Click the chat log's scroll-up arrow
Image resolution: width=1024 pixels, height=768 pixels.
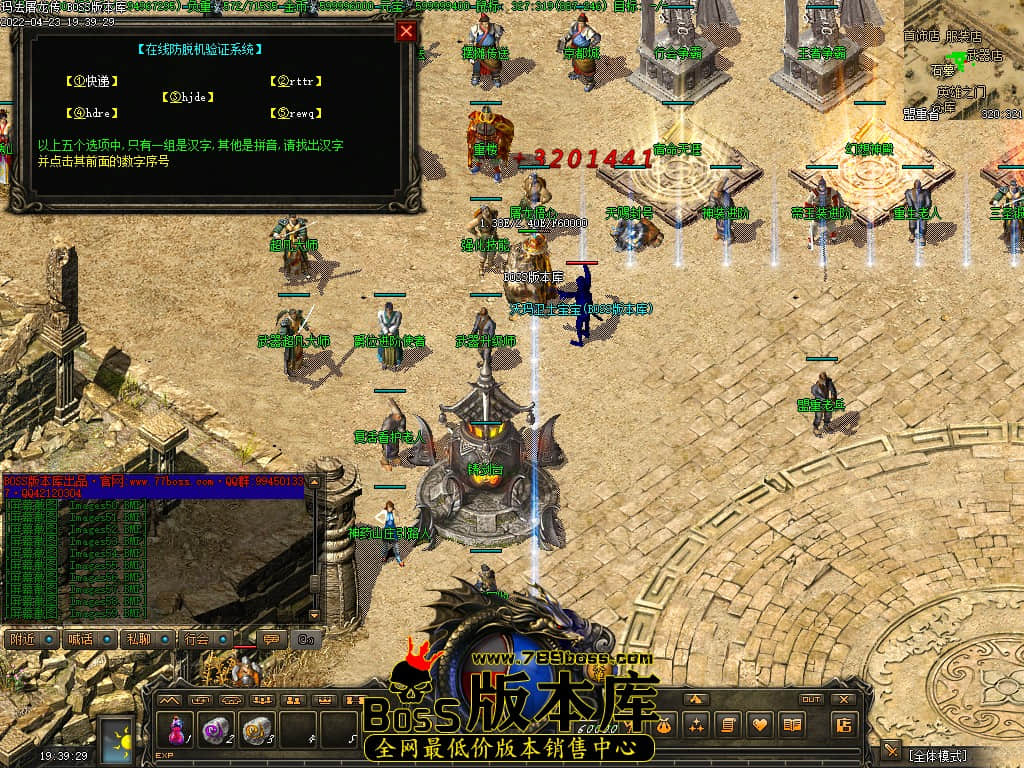pos(315,483)
